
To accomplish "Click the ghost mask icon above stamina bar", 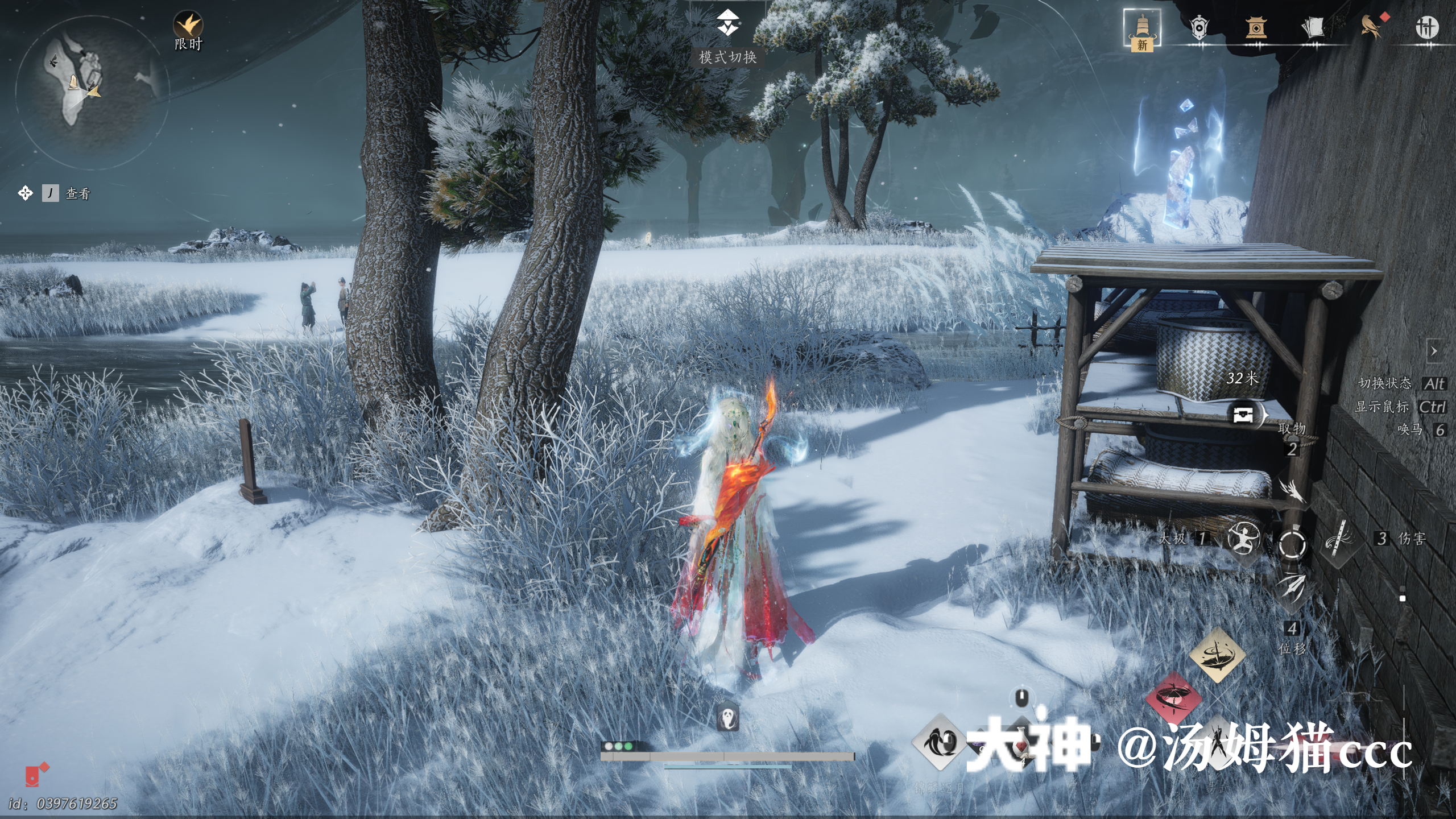I will (727, 718).
